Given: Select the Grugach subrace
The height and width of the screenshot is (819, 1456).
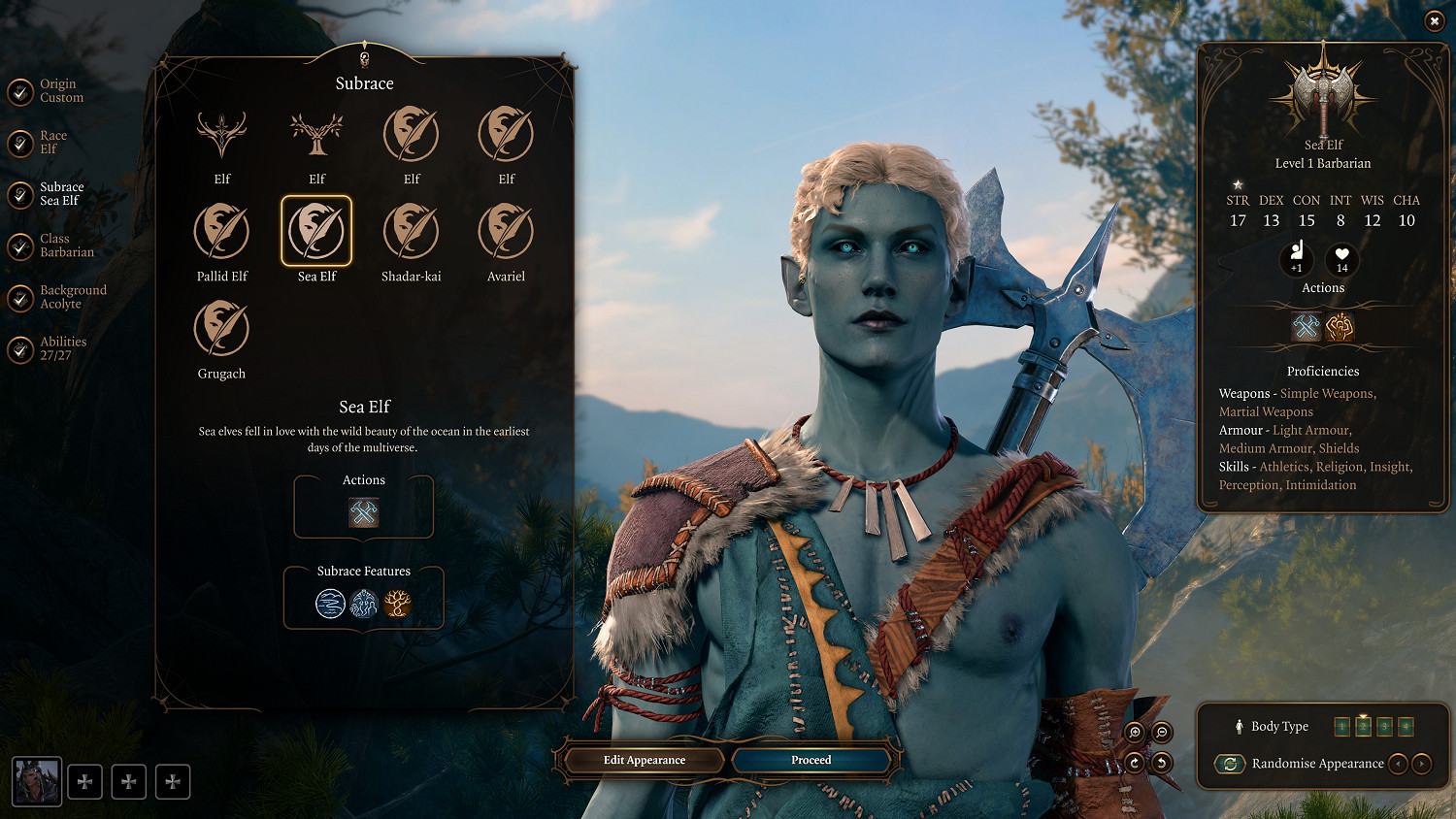Looking at the screenshot, I should pyautogui.click(x=221, y=330).
